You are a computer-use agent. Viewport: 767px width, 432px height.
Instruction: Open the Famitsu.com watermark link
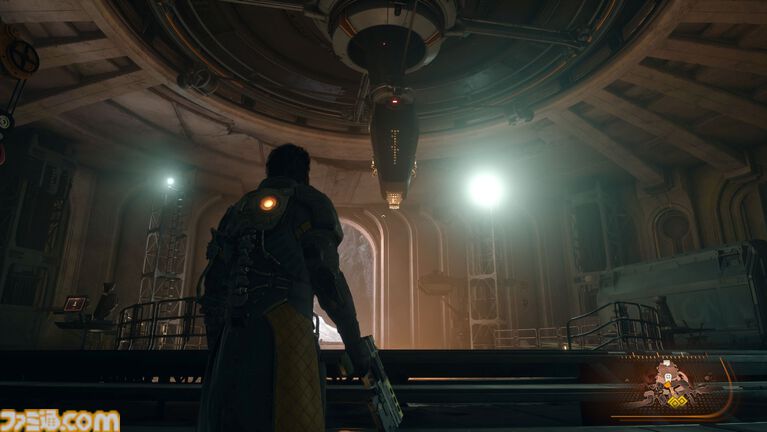click(60, 419)
